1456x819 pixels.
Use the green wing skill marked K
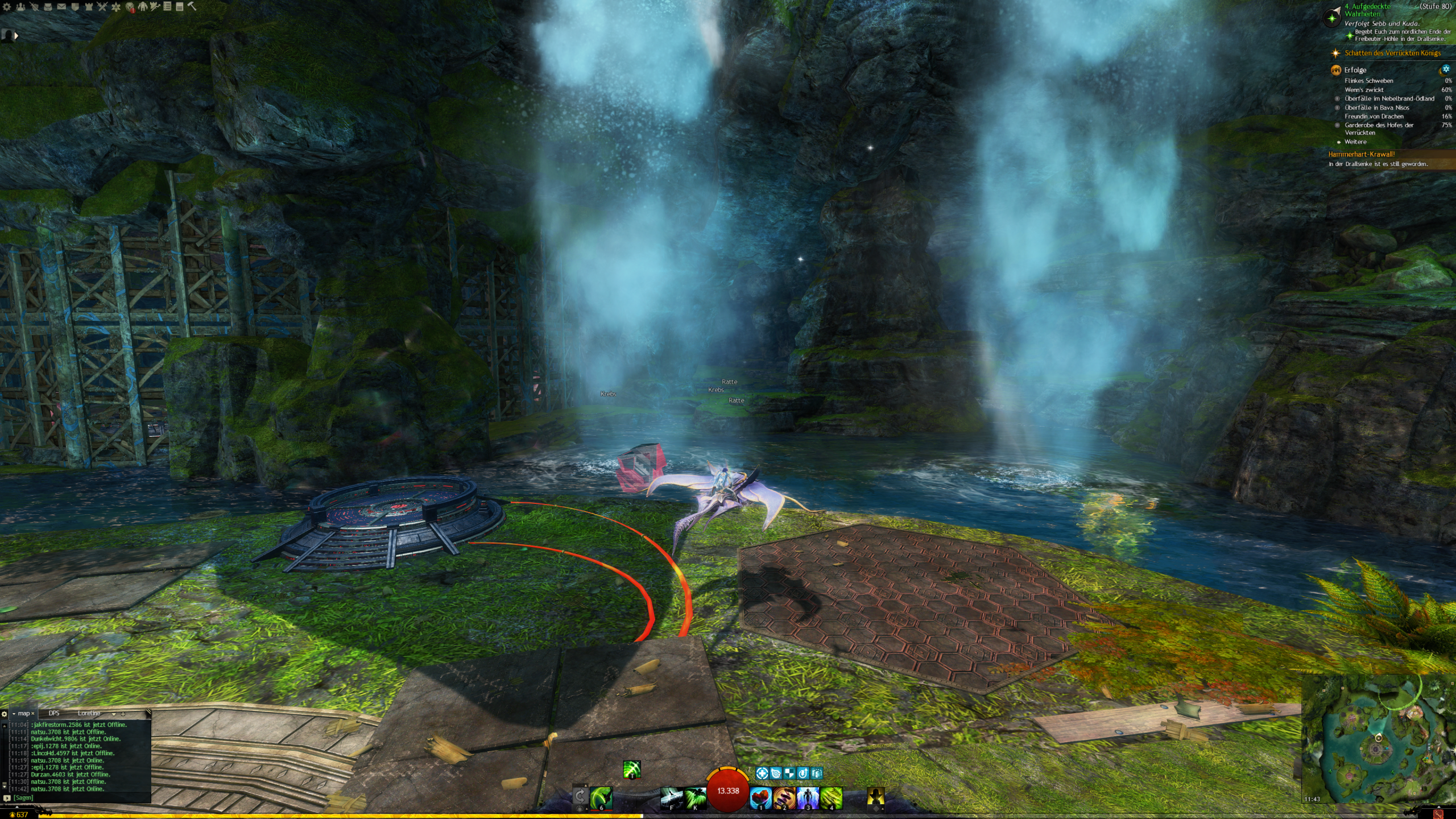coord(695,797)
